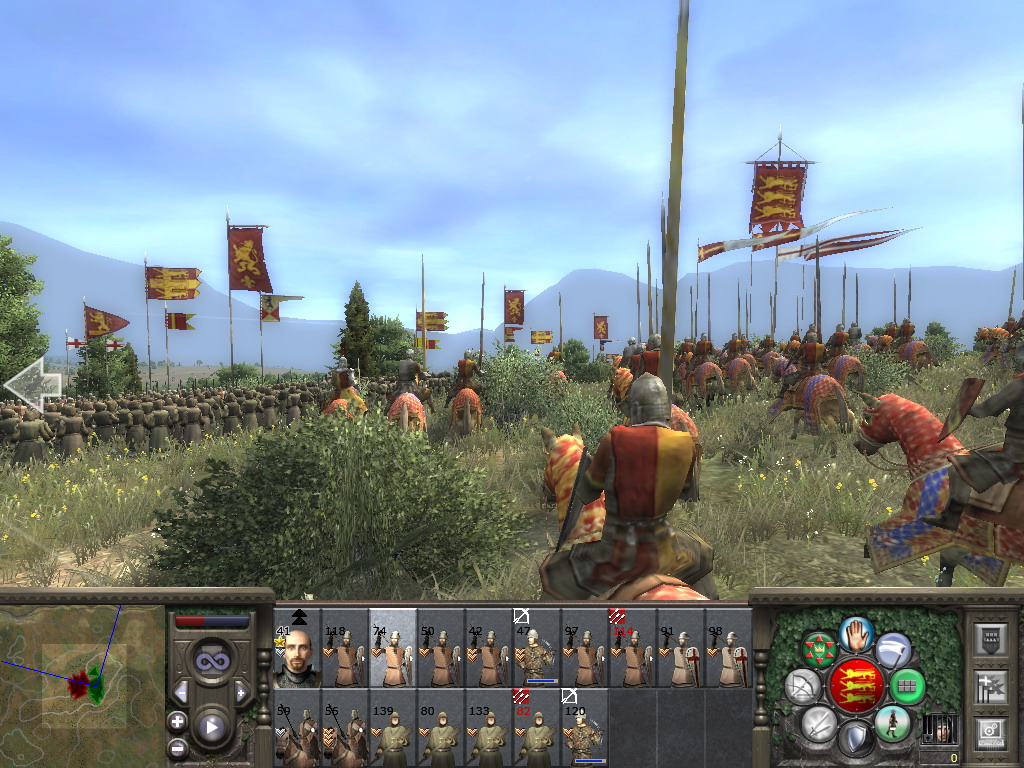Toggle guard mode shield icon
The width and height of the screenshot is (1024, 768).
point(855,738)
